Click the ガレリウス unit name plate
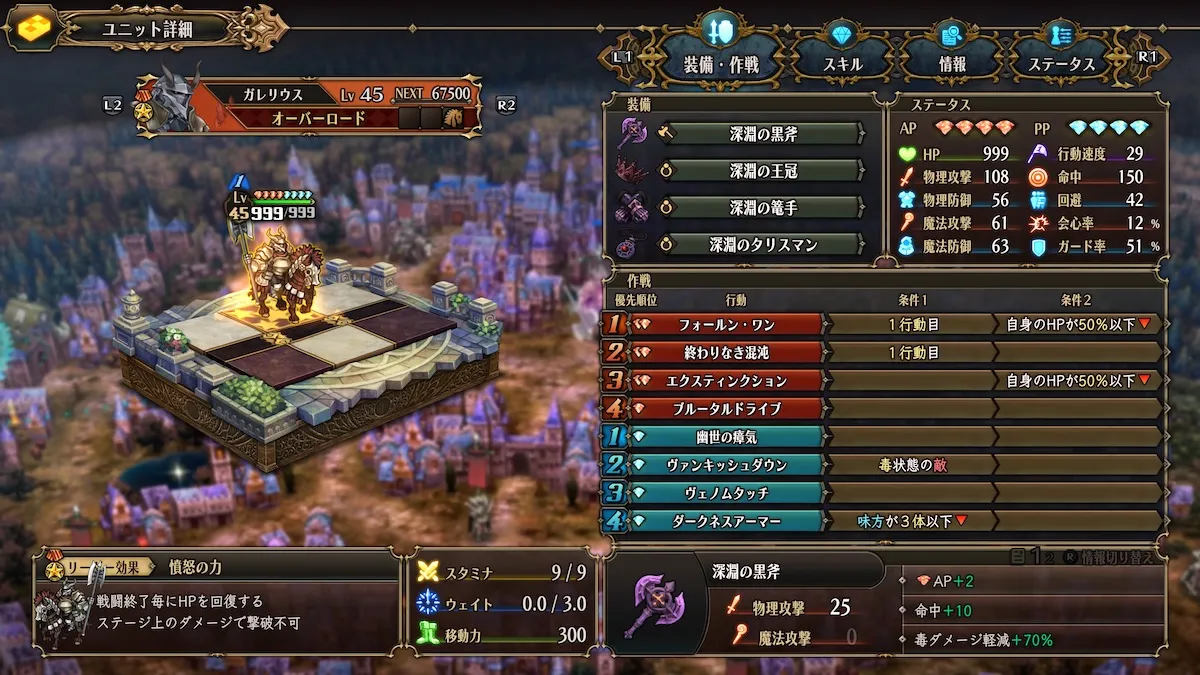This screenshot has width=1200, height=675. [x=272, y=95]
